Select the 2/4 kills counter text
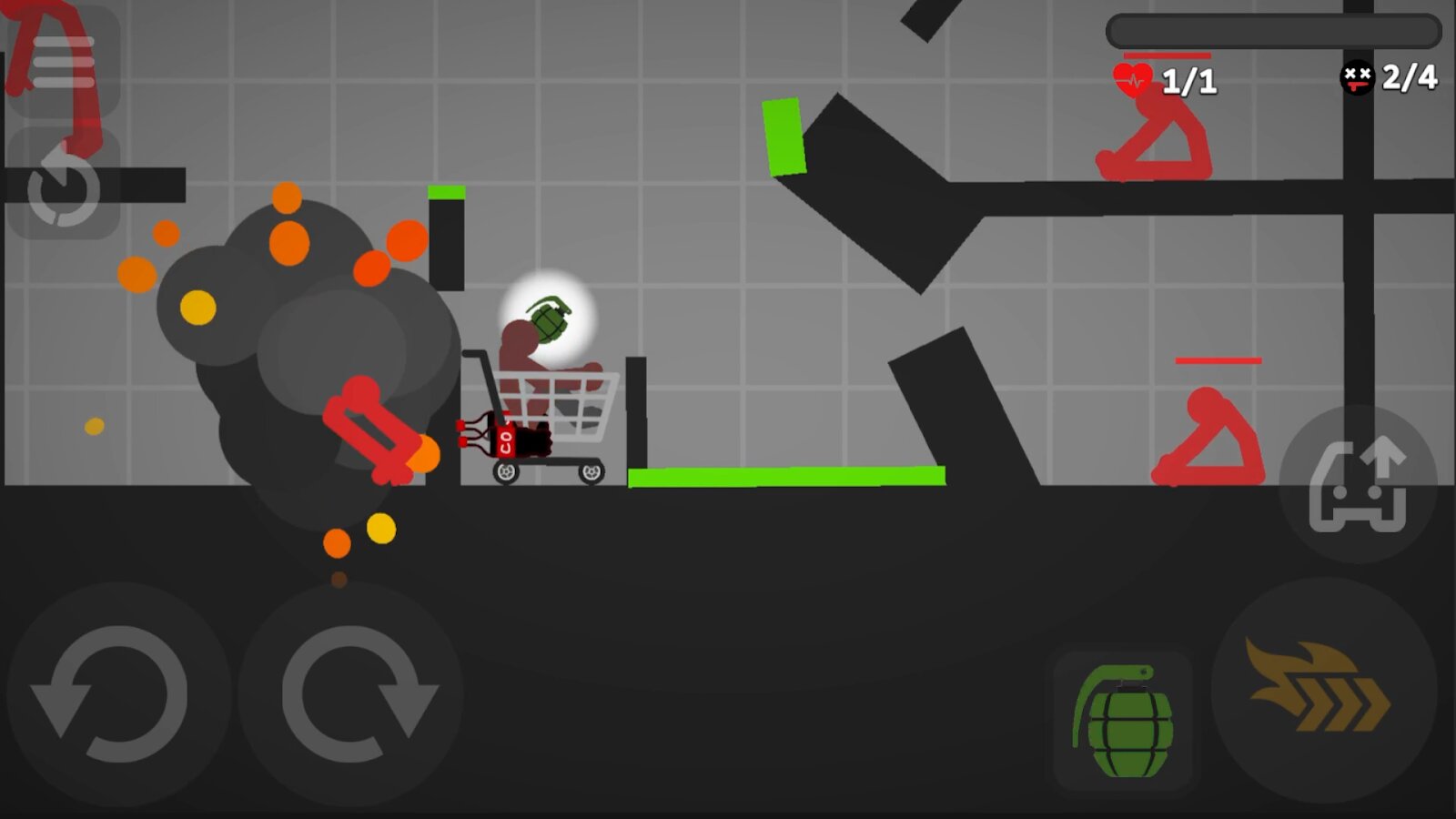The image size is (1456, 819). pyautogui.click(x=1406, y=78)
